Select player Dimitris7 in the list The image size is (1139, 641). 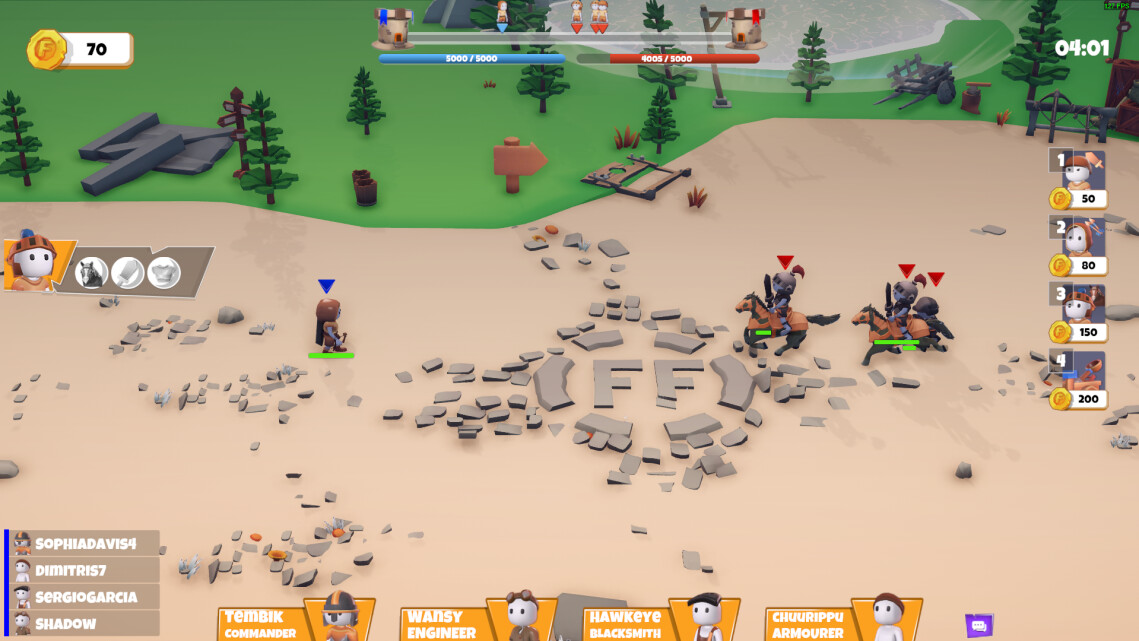pyautogui.click(x=84, y=570)
